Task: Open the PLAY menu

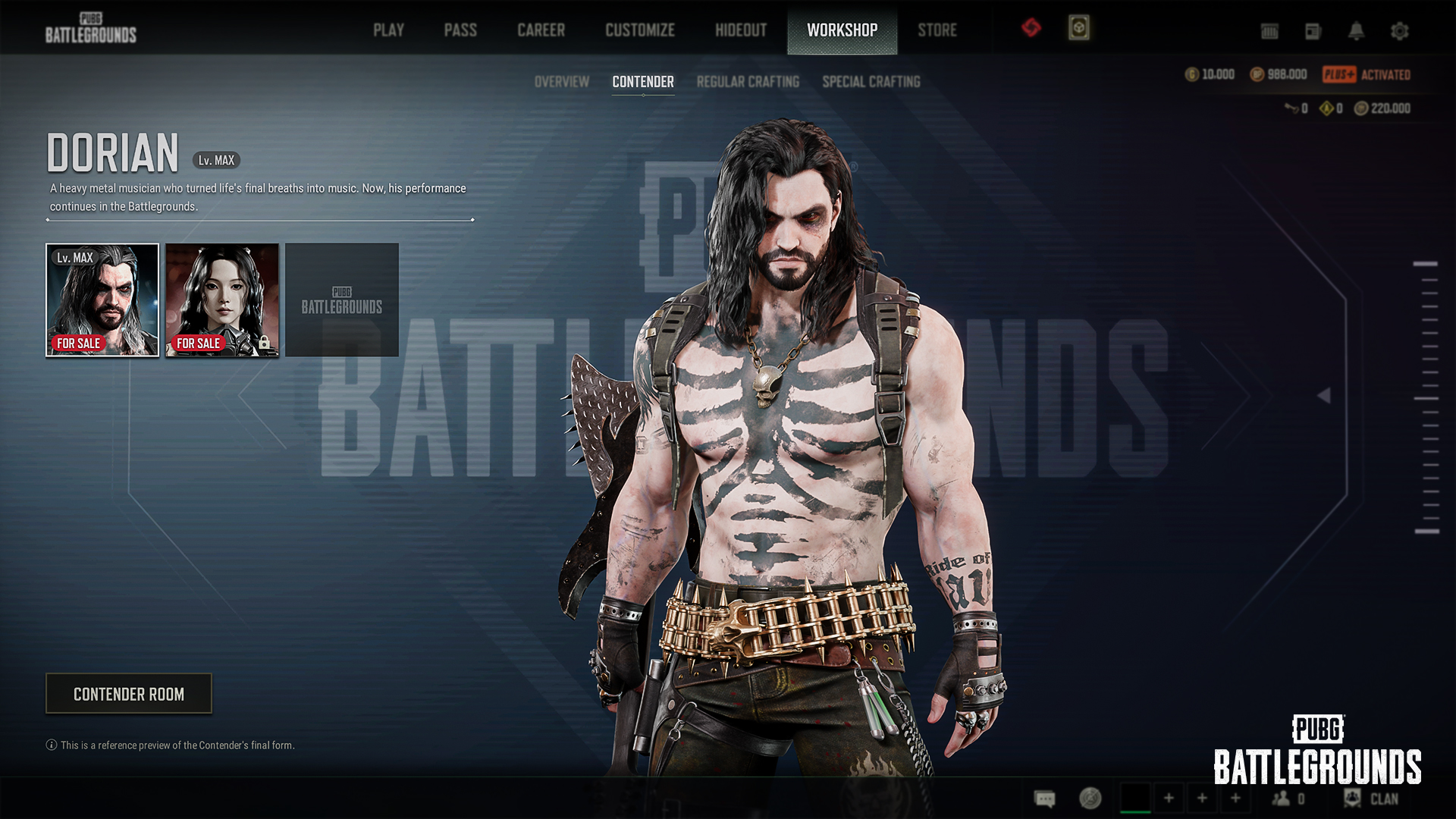Action: [388, 30]
